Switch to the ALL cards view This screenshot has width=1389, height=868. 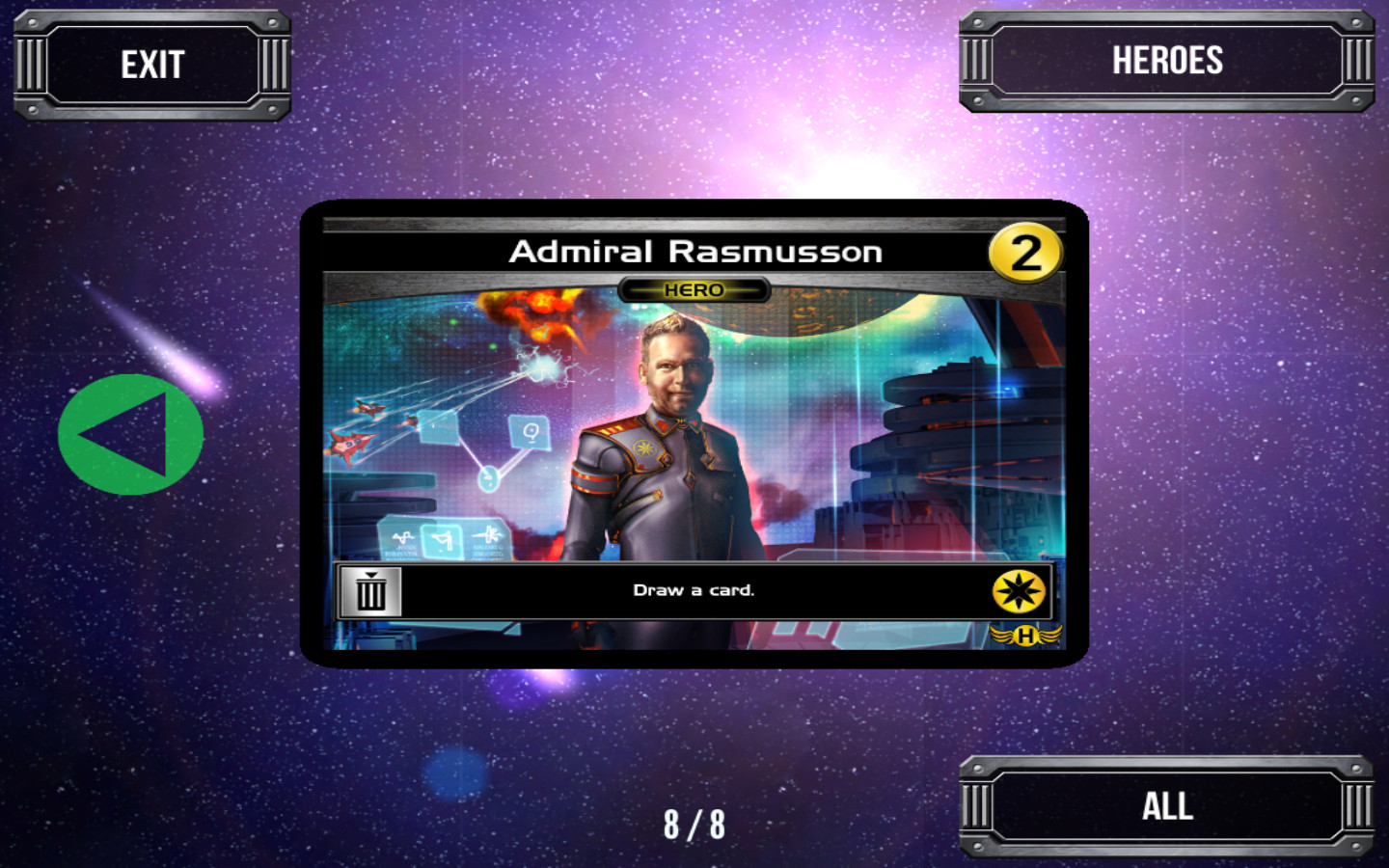click(x=1167, y=807)
